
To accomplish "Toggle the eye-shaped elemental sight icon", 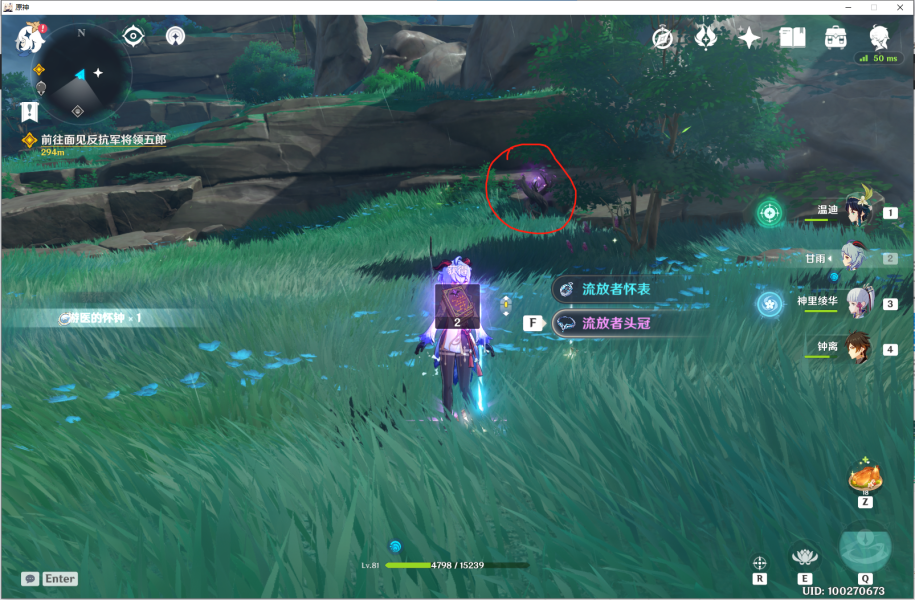I will click(x=133, y=37).
